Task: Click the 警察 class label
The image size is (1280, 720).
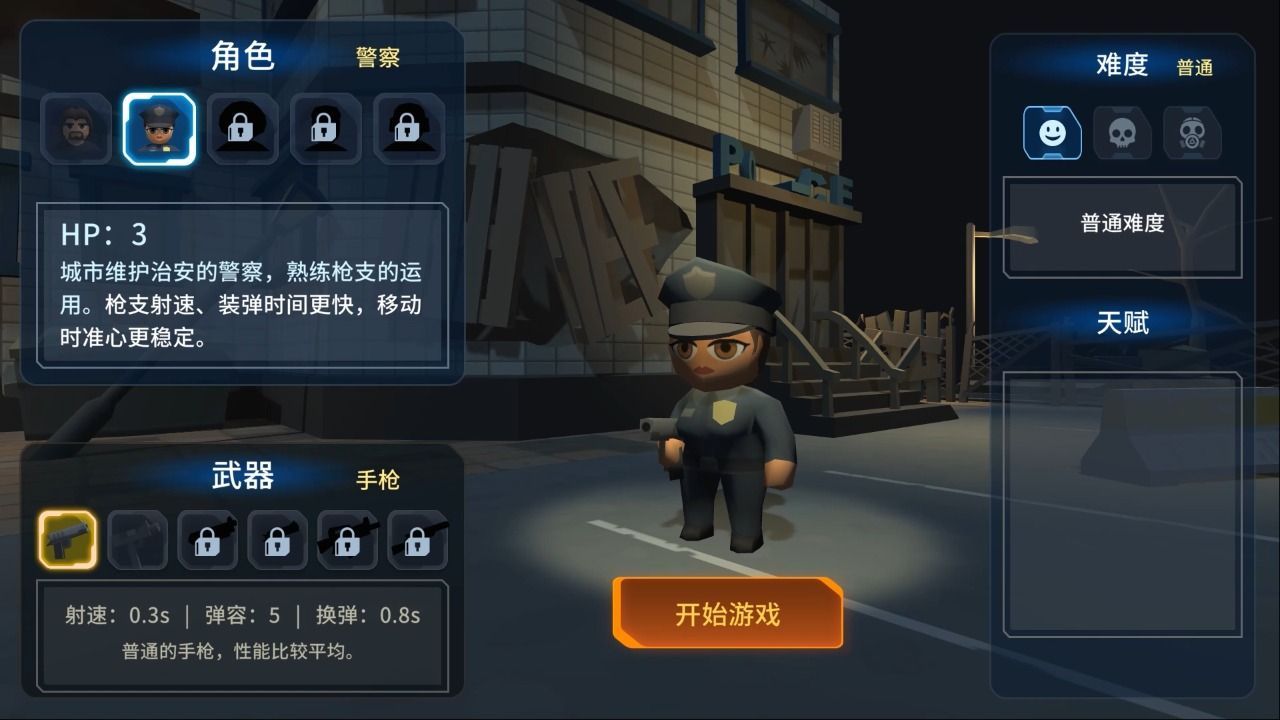Action: click(x=377, y=58)
